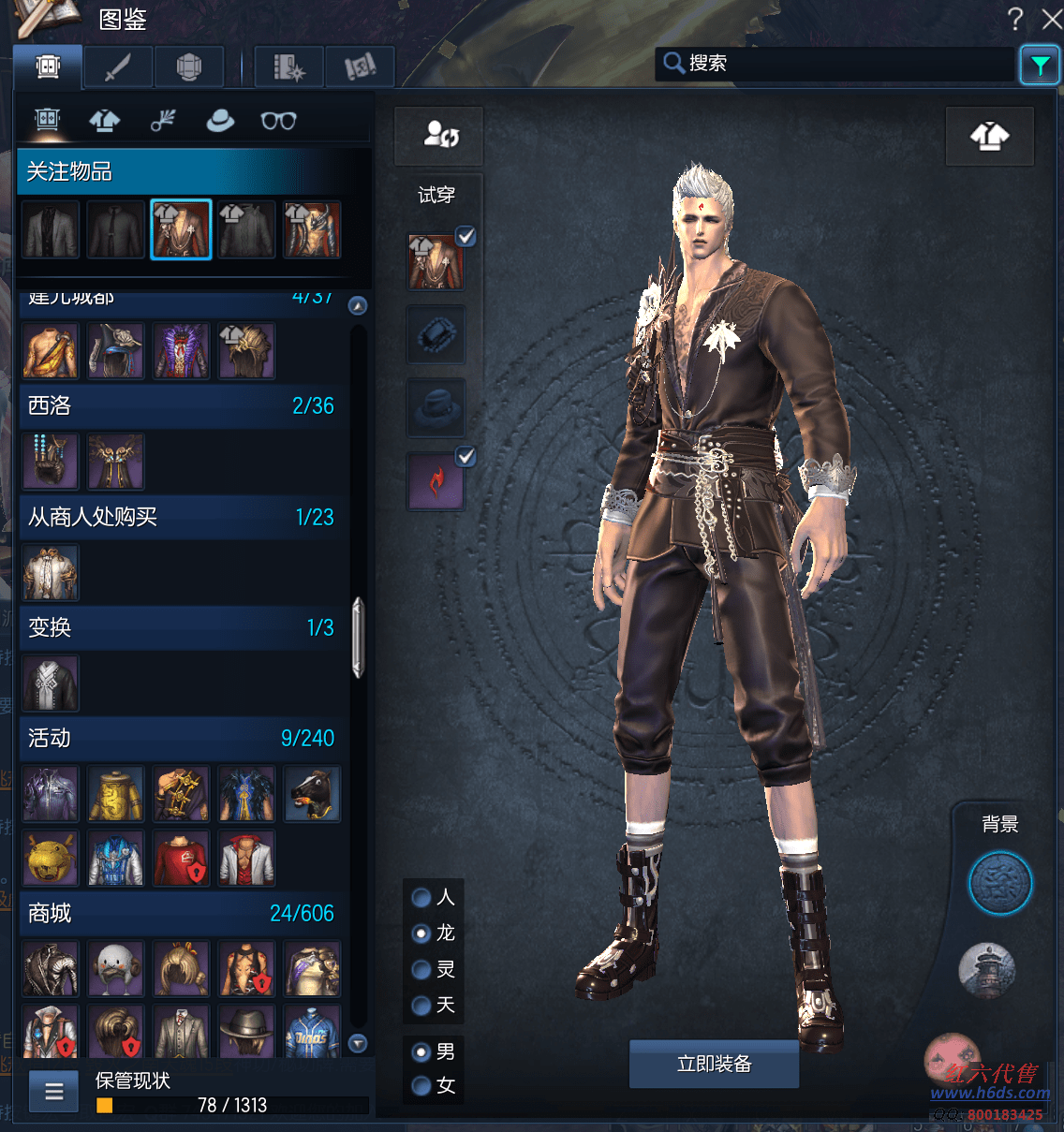The width and height of the screenshot is (1064, 1132).
Task: Pick the golden tiger head item
Action: 51,858
